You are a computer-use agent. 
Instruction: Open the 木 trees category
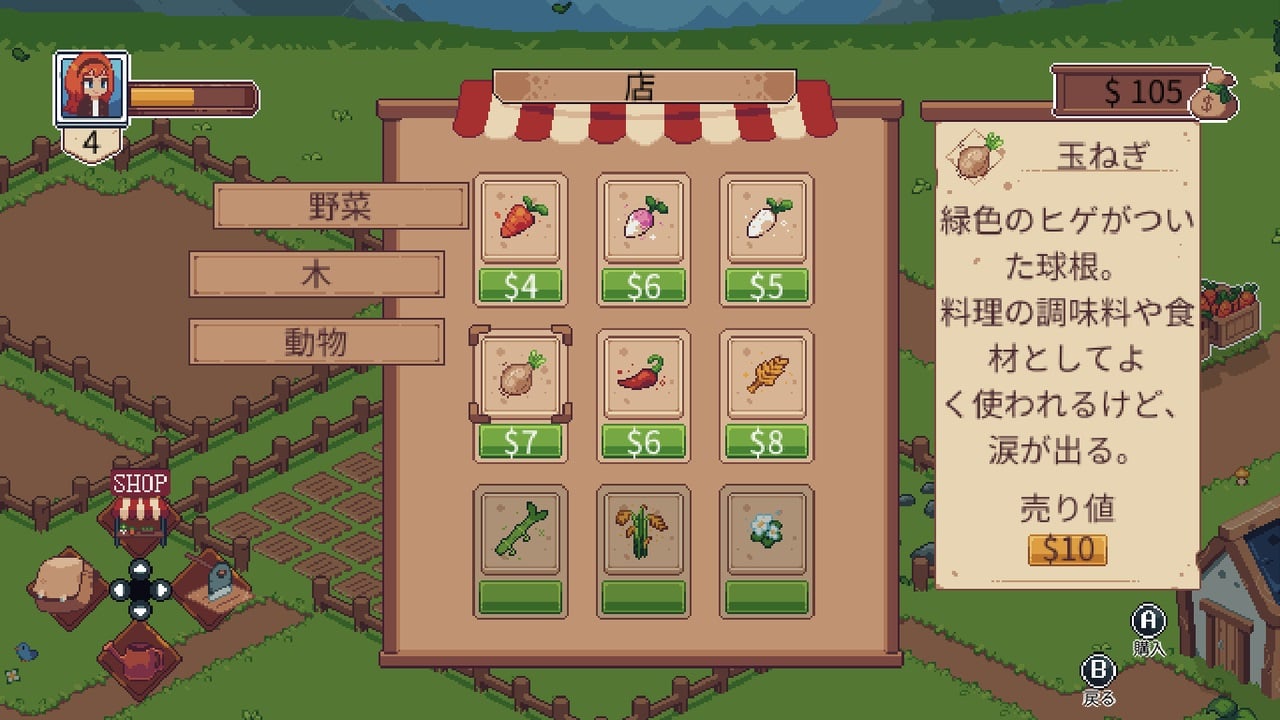tap(316, 274)
